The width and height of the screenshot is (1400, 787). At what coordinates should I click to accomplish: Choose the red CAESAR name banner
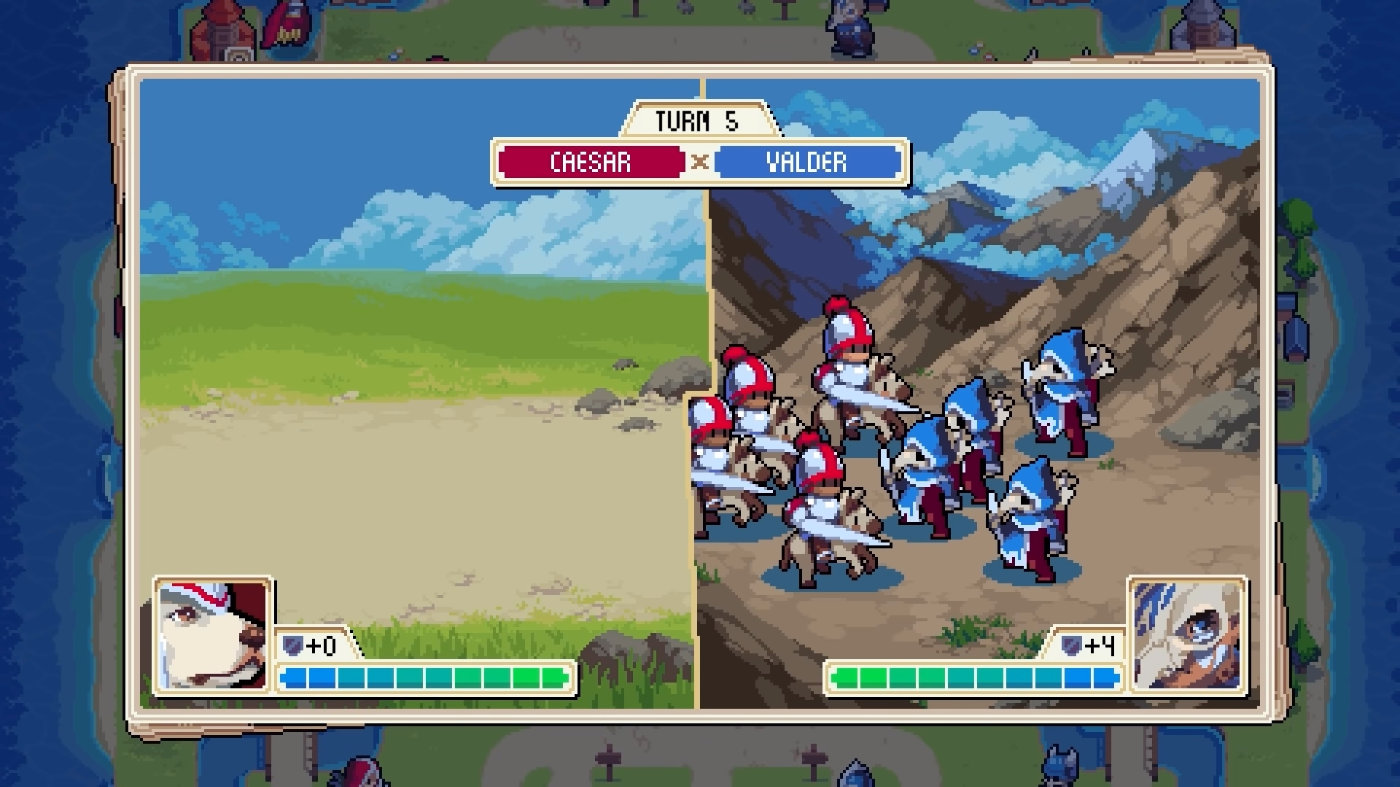tap(591, 163)
